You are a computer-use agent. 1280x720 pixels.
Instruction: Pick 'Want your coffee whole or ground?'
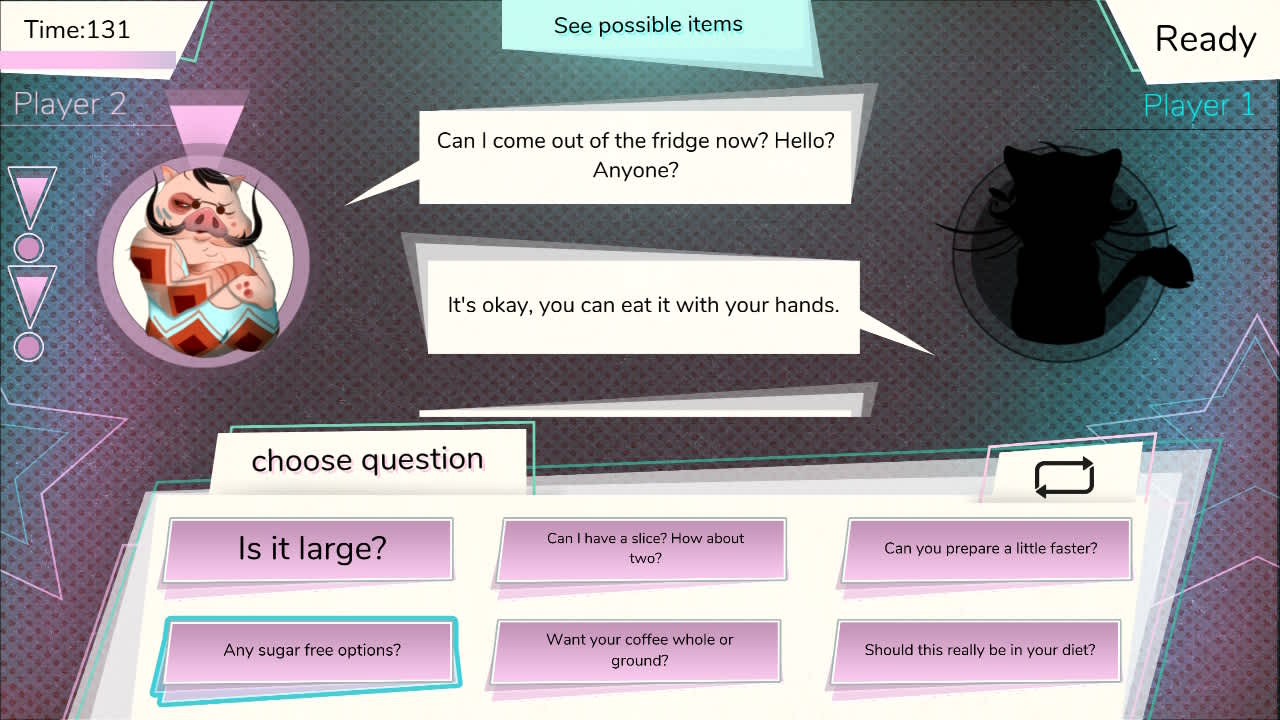[637, 650]
